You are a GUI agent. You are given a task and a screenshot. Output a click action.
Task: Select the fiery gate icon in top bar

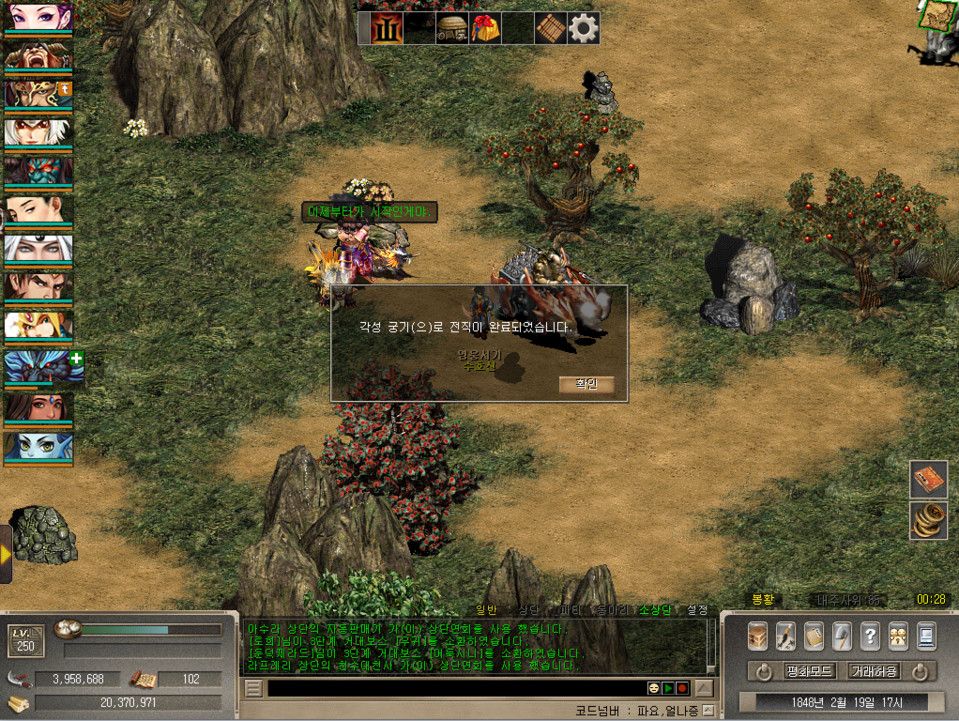[387, 28]
